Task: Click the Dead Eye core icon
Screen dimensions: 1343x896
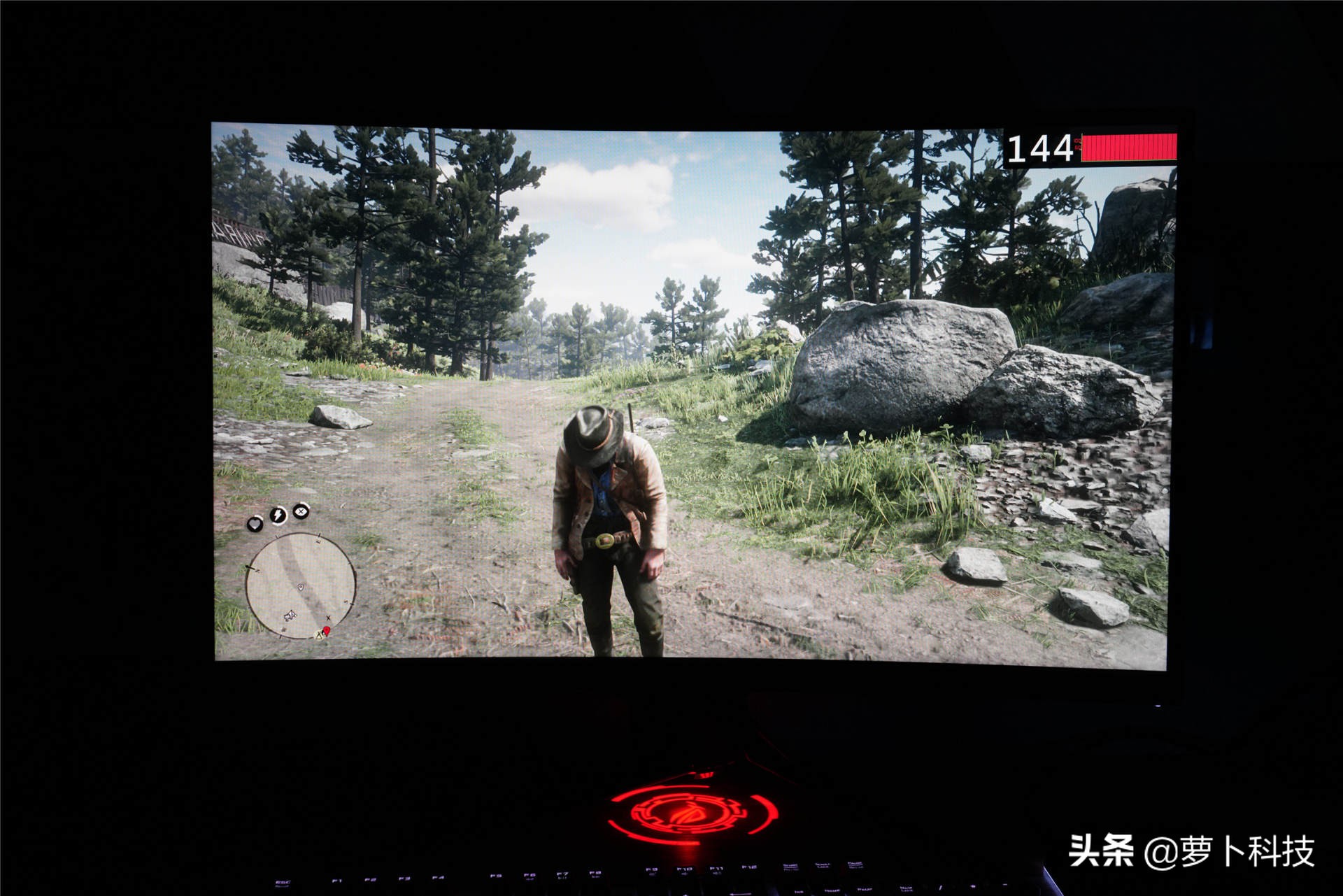Action: [301, 511]
